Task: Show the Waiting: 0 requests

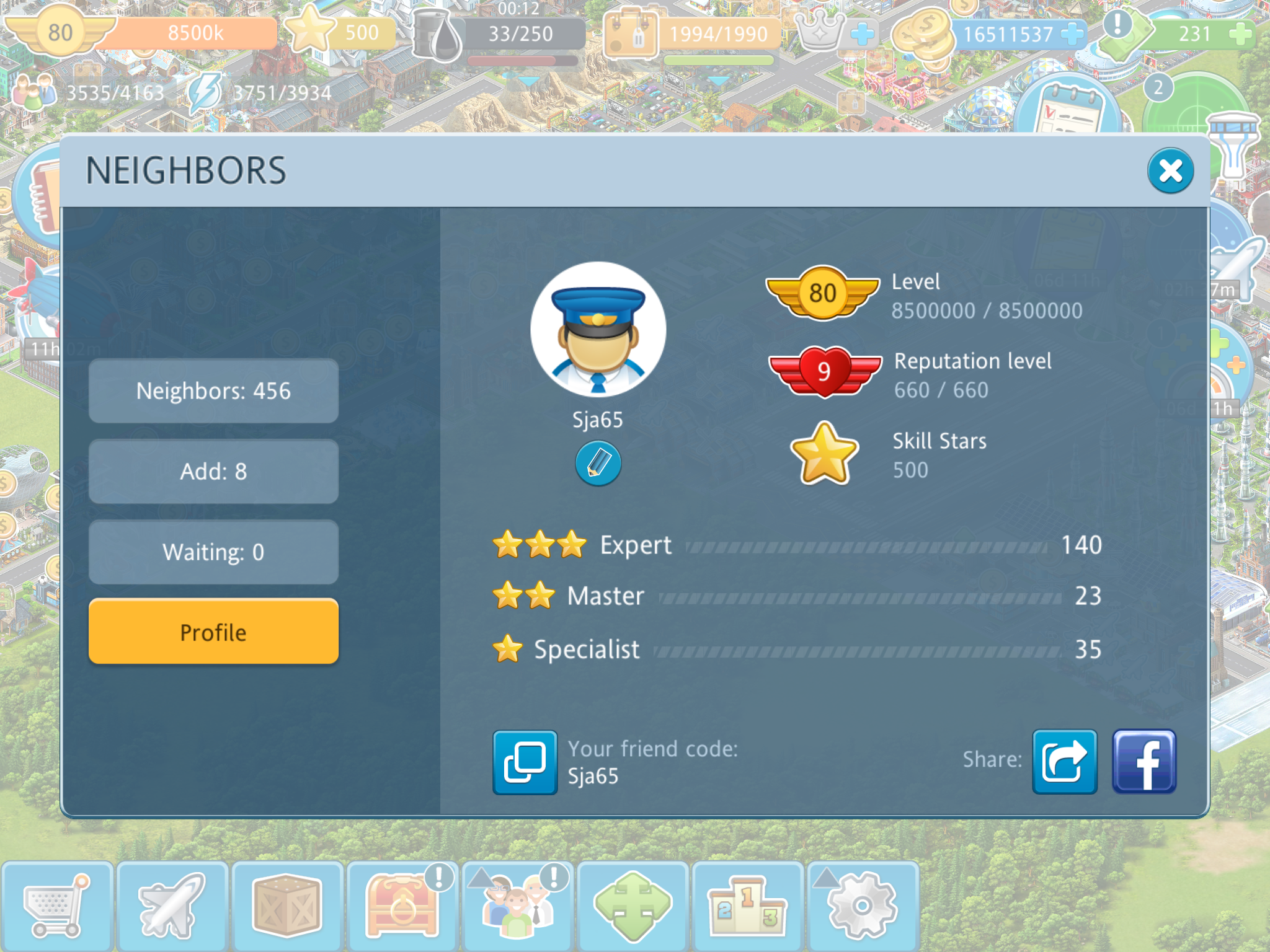Action: coord(213,552)
